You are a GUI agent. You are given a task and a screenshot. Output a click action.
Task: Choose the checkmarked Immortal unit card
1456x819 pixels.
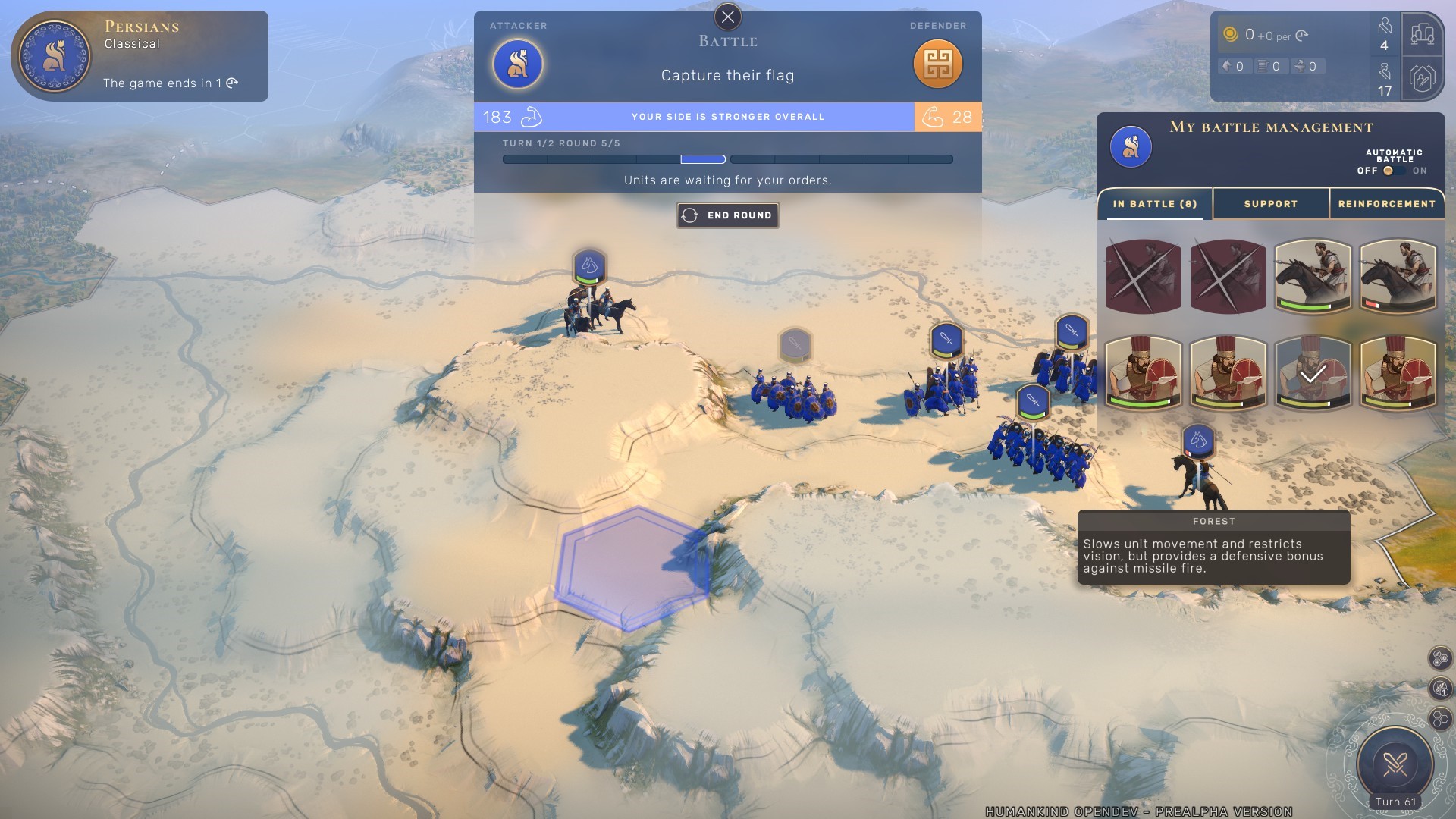1313,373
